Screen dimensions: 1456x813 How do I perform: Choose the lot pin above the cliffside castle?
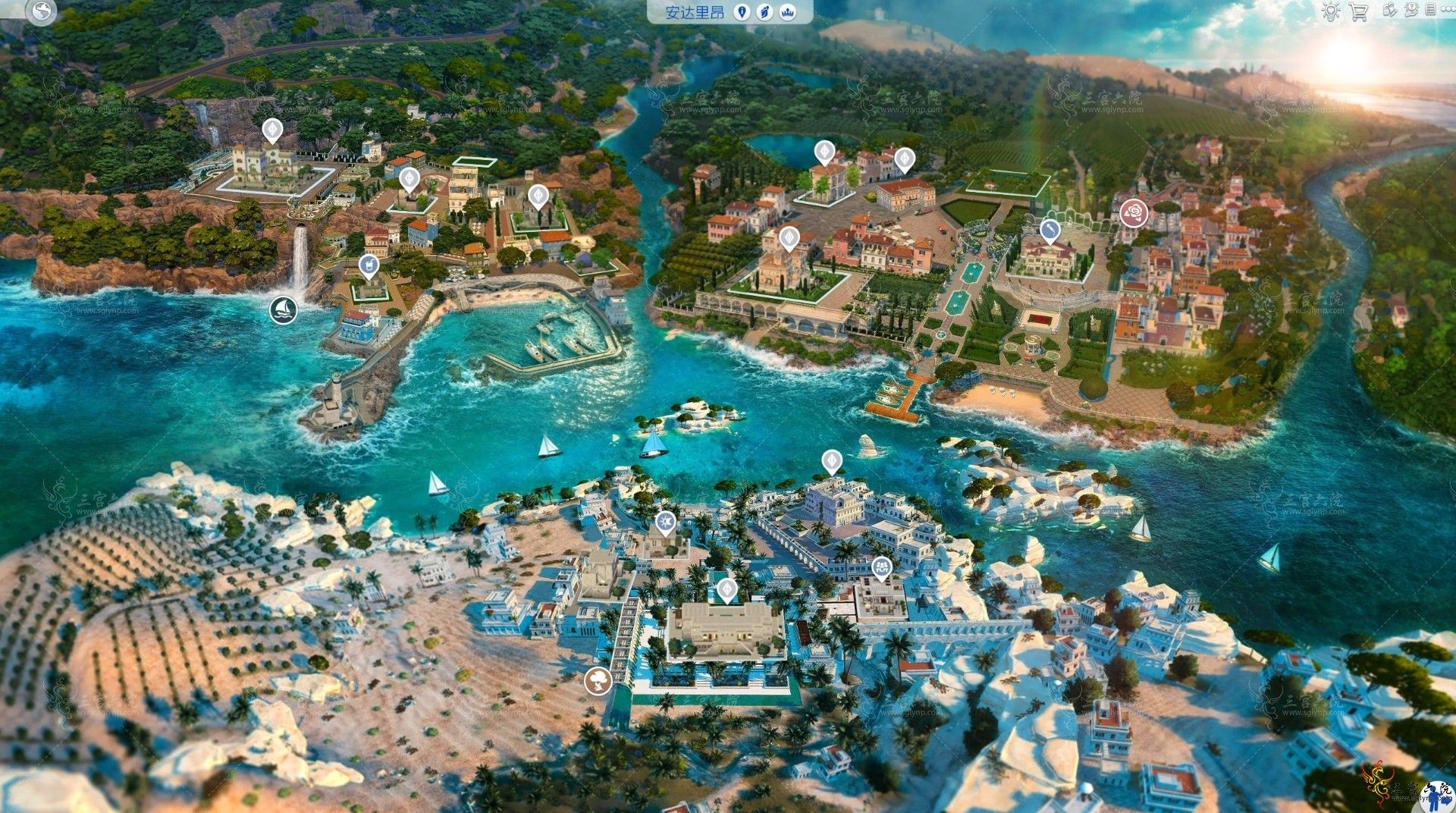(x=271, y=130)
